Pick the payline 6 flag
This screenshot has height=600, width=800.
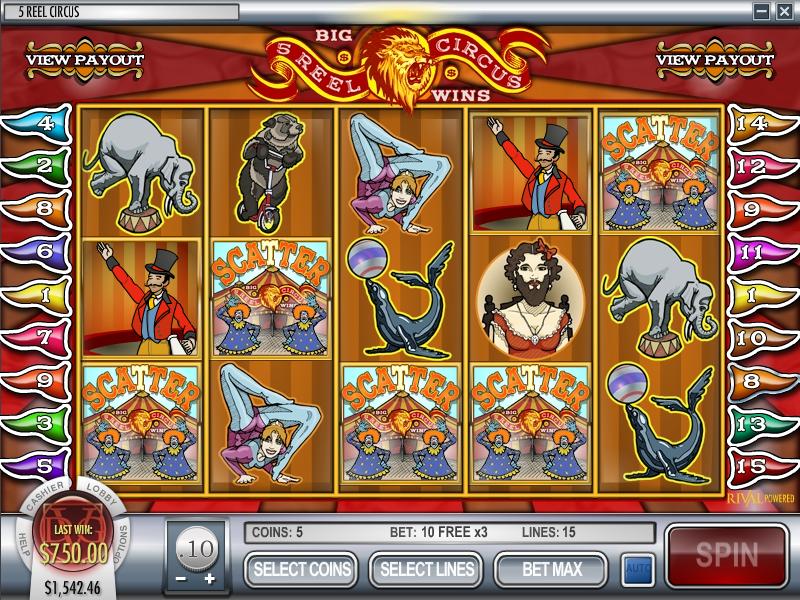tap(38, 253)
